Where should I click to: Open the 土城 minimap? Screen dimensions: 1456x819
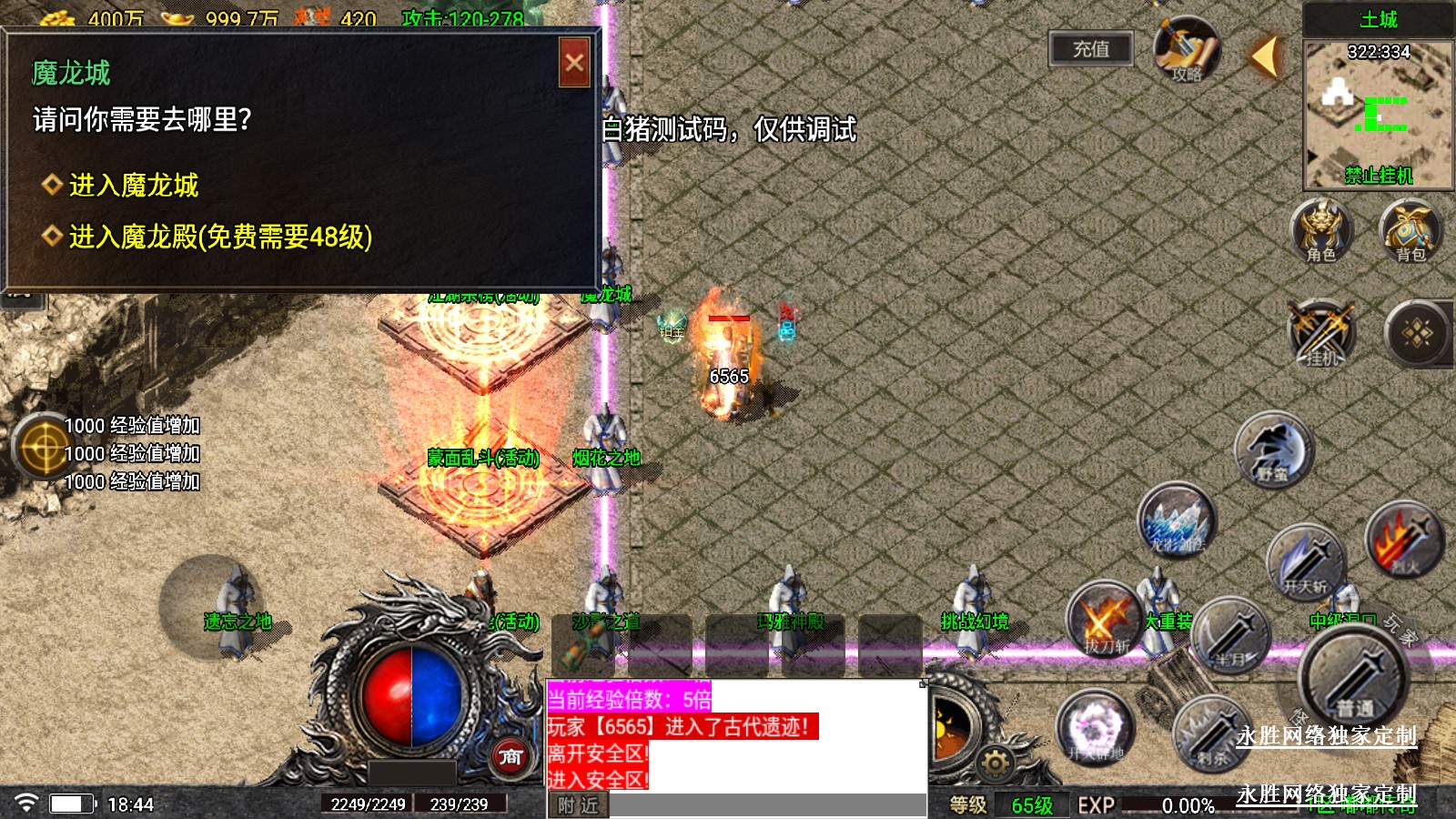pyautogui.click(x=1378, y=113)
